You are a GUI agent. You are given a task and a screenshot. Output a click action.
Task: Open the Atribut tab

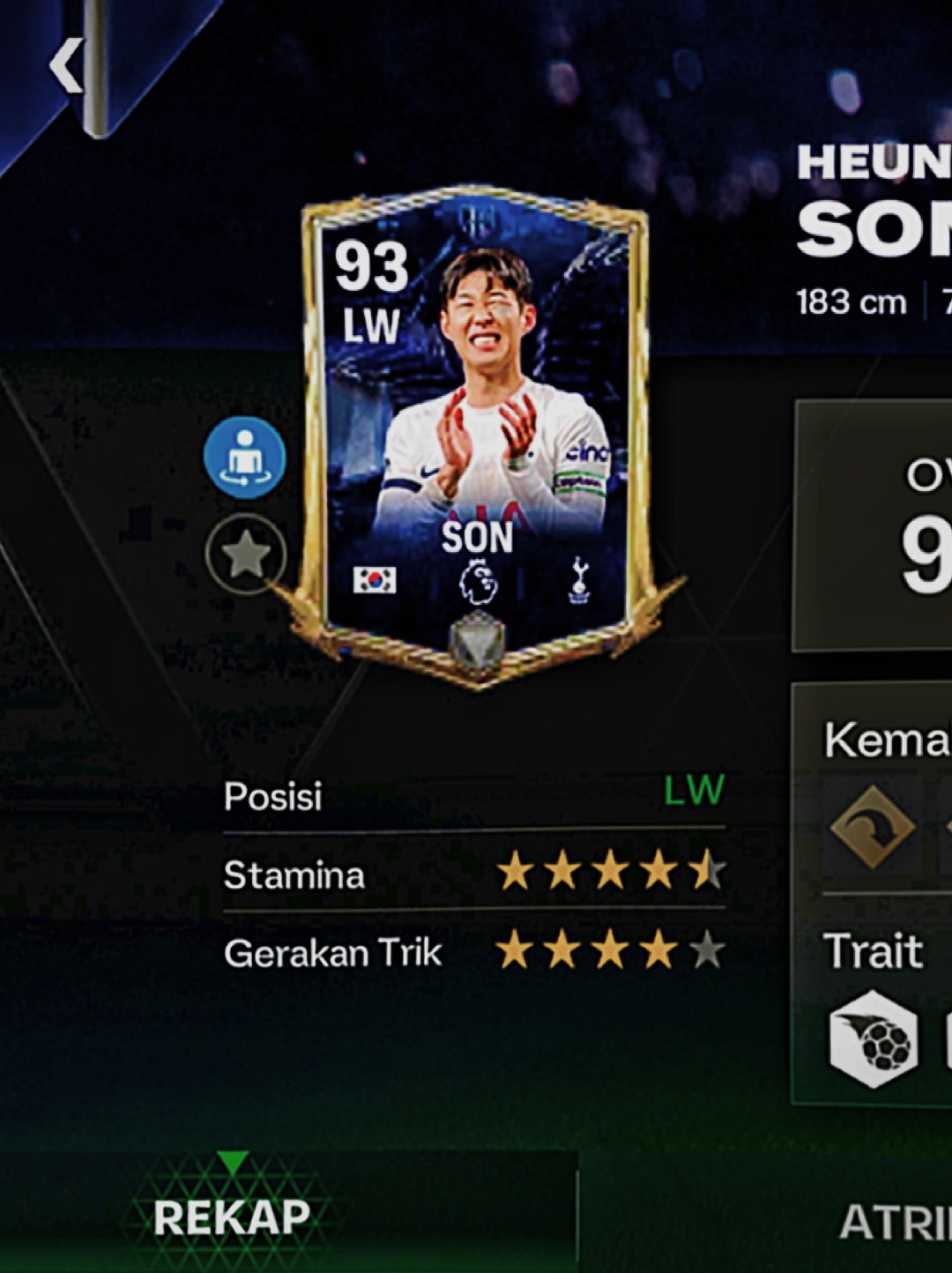[x=894, y=1221]
